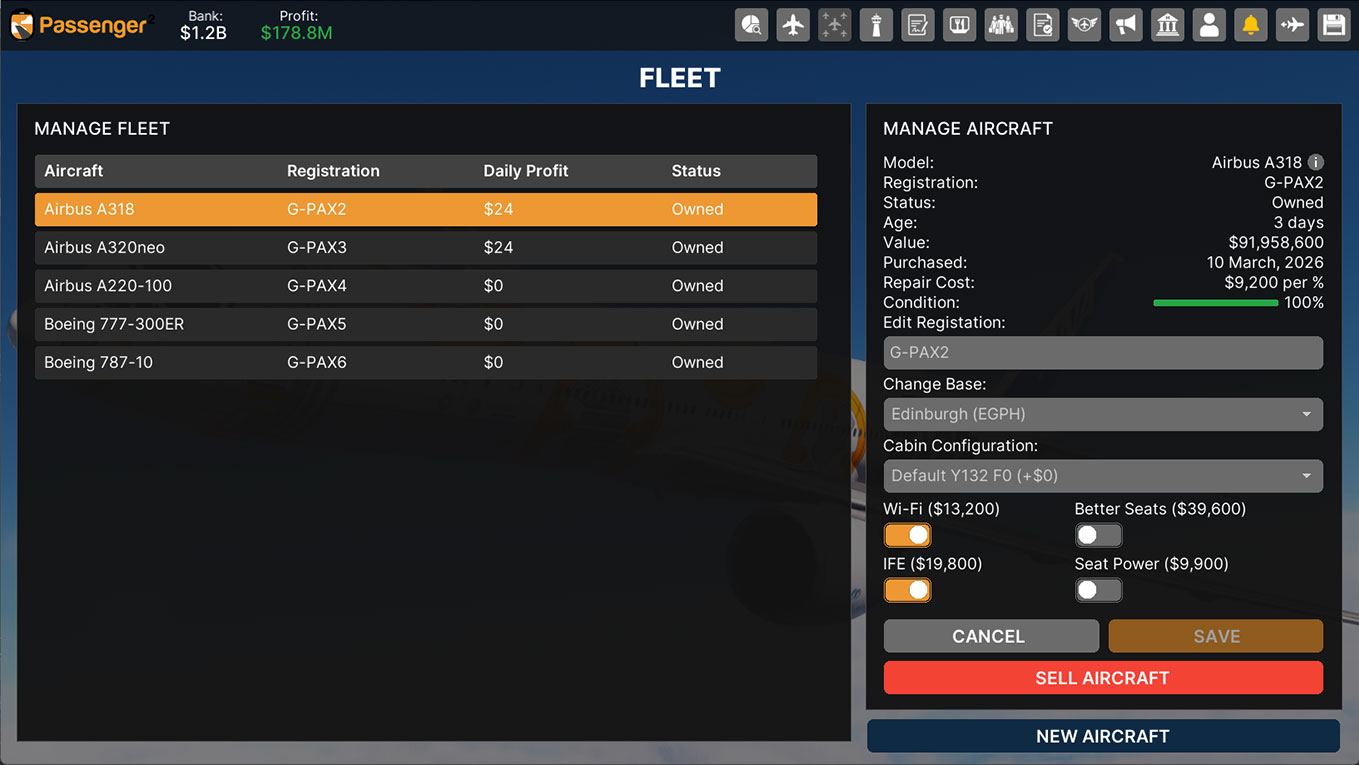Open the pie chart statistics icon
1359x765 pixels.
[x=752, y=25]
